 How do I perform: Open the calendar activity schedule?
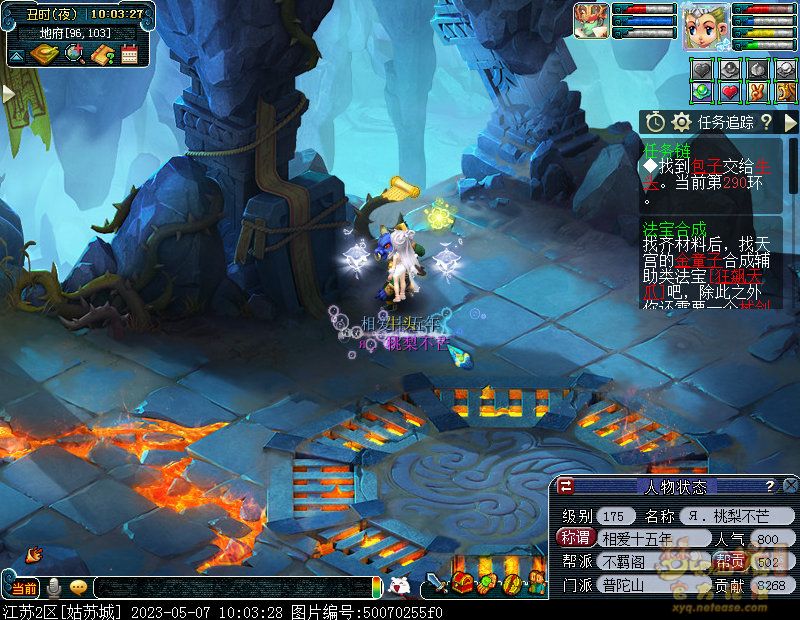tap(128, 54)
